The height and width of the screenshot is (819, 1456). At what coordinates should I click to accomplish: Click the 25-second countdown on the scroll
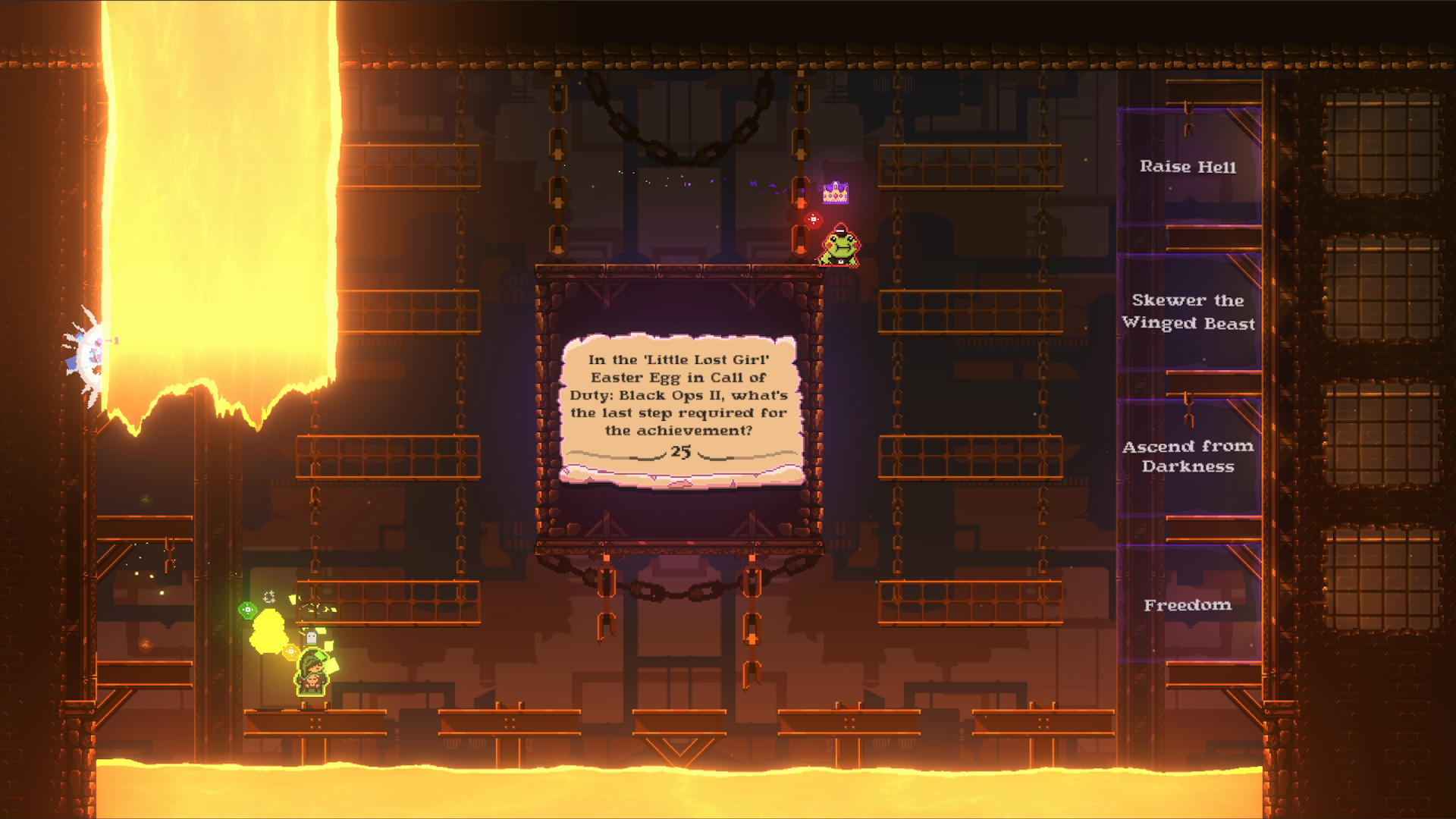[680, 453]
